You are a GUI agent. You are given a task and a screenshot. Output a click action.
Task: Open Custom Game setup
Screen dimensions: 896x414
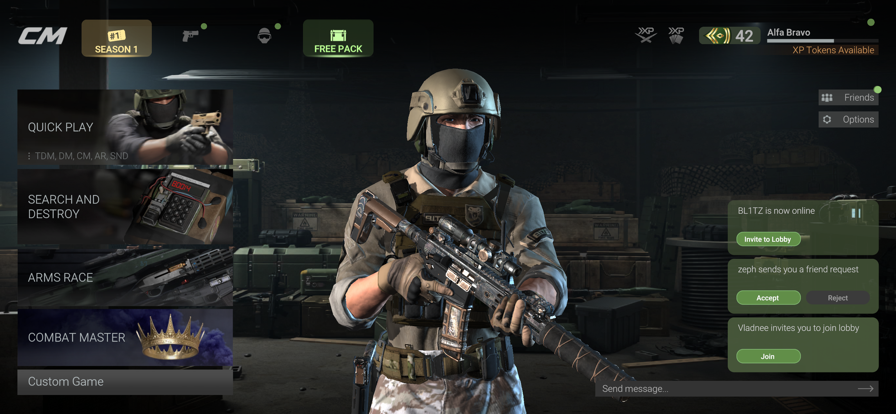(x=125, y=382)
